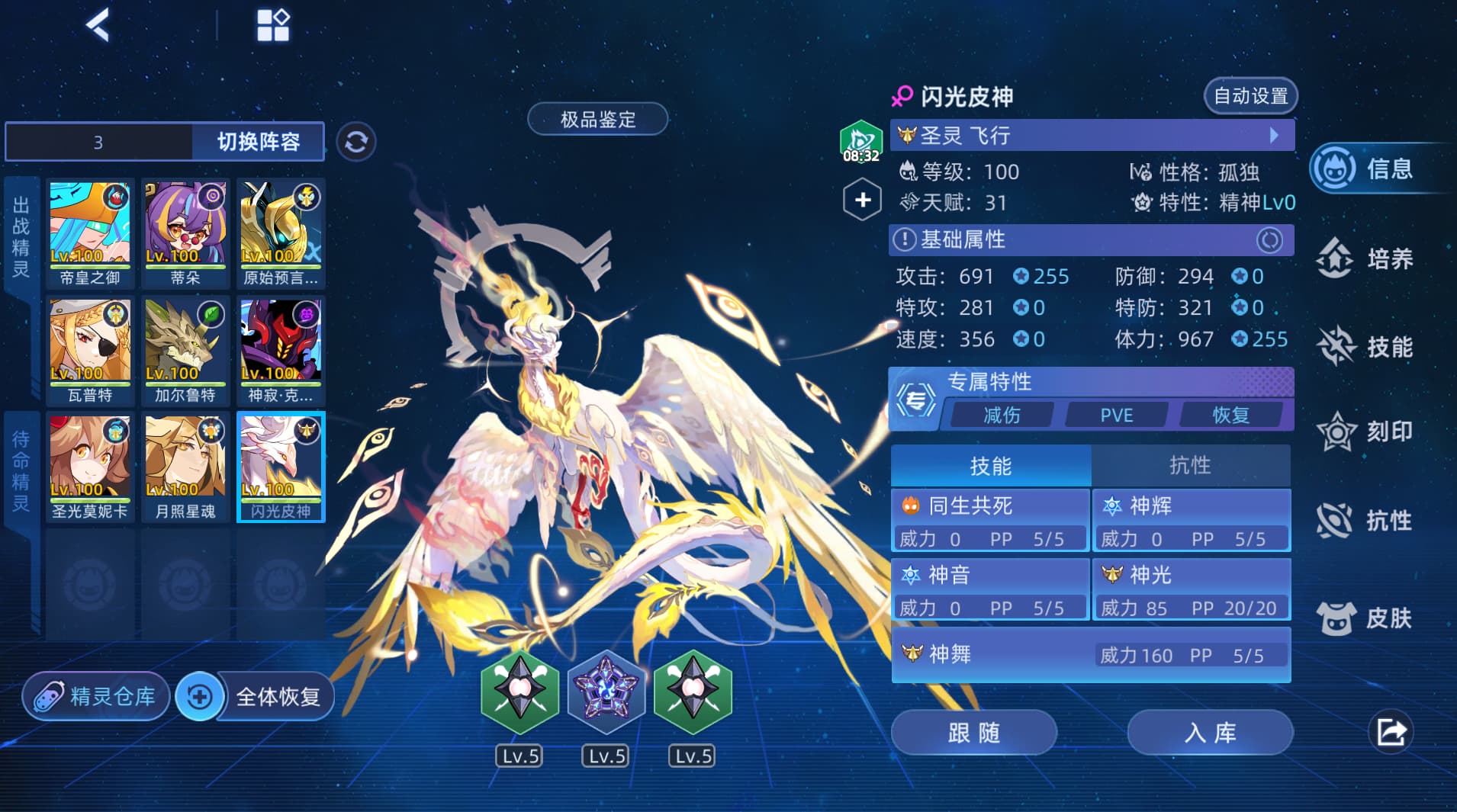
Task: Open the 培养 training section
Action: pyautogui.click(x=1367, y=259)
